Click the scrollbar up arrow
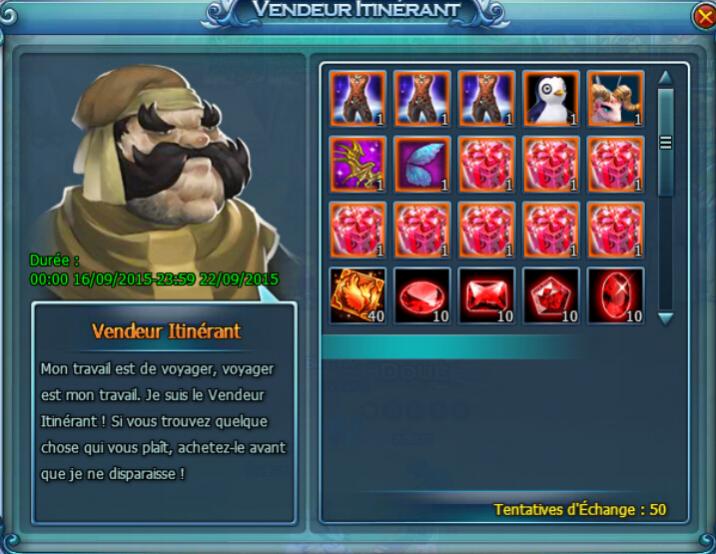 665,76
